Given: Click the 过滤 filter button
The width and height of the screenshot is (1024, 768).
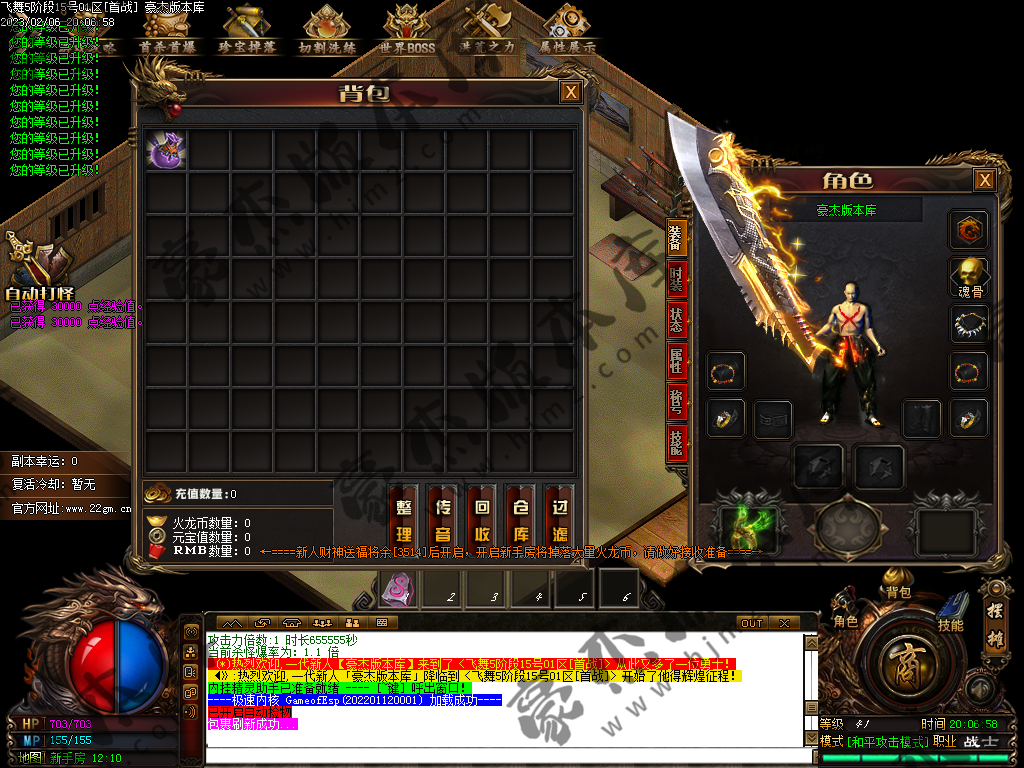Looking at the screenshot, I should [560, 520].
